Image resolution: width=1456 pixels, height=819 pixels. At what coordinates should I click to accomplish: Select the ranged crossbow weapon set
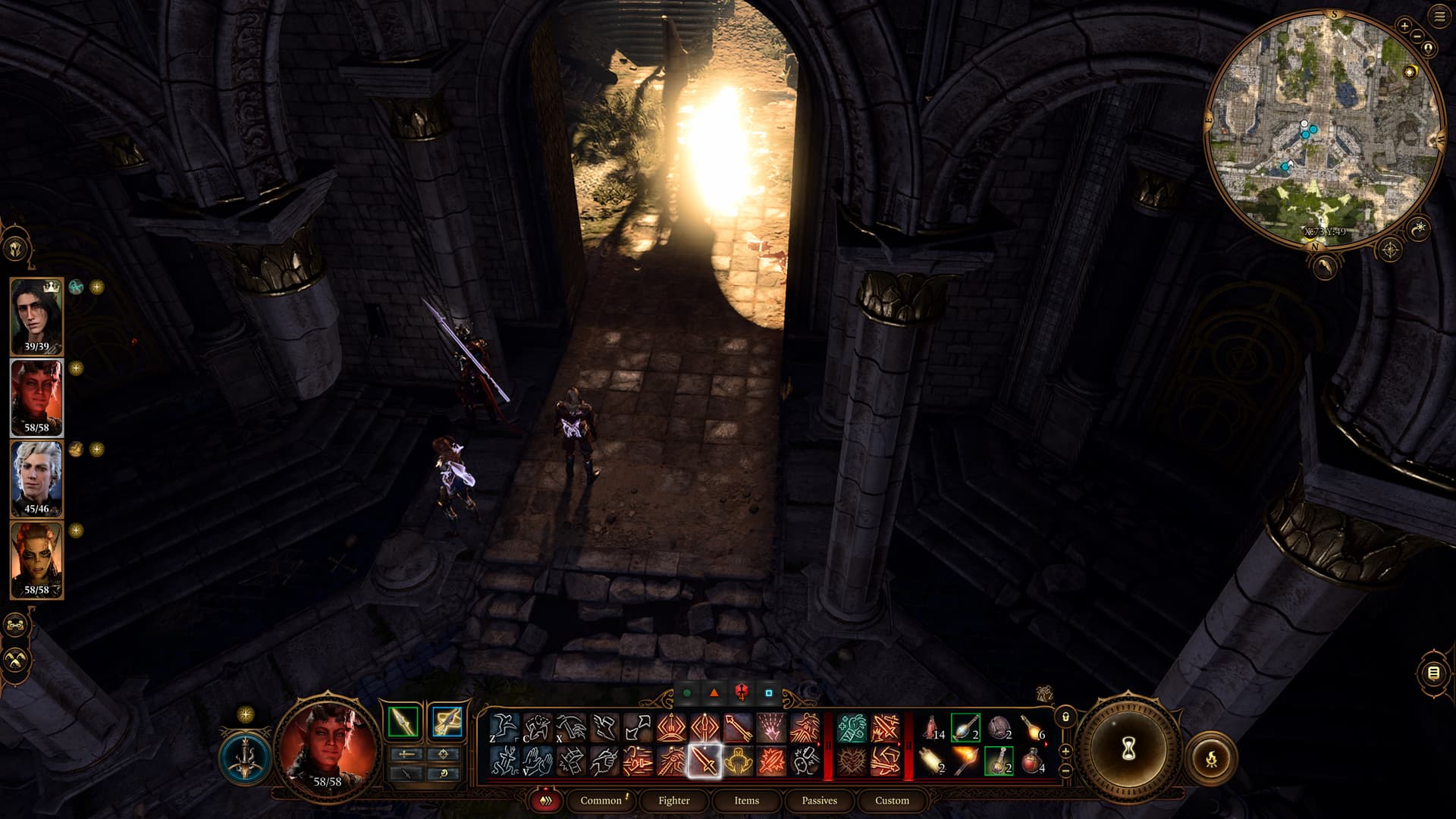[446, 721]
